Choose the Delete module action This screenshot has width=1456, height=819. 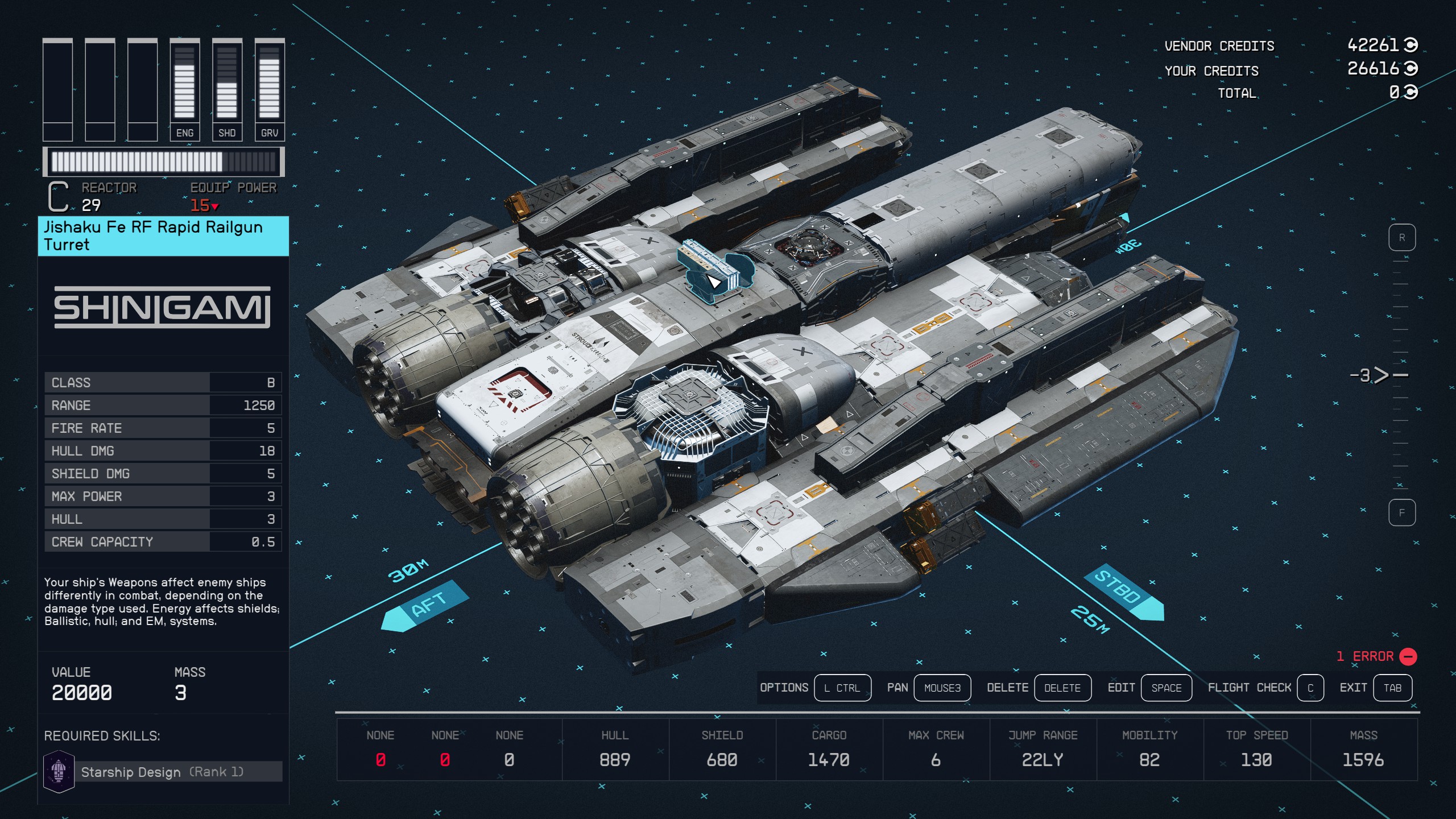pyautogui.click(x=1062, y=688)
